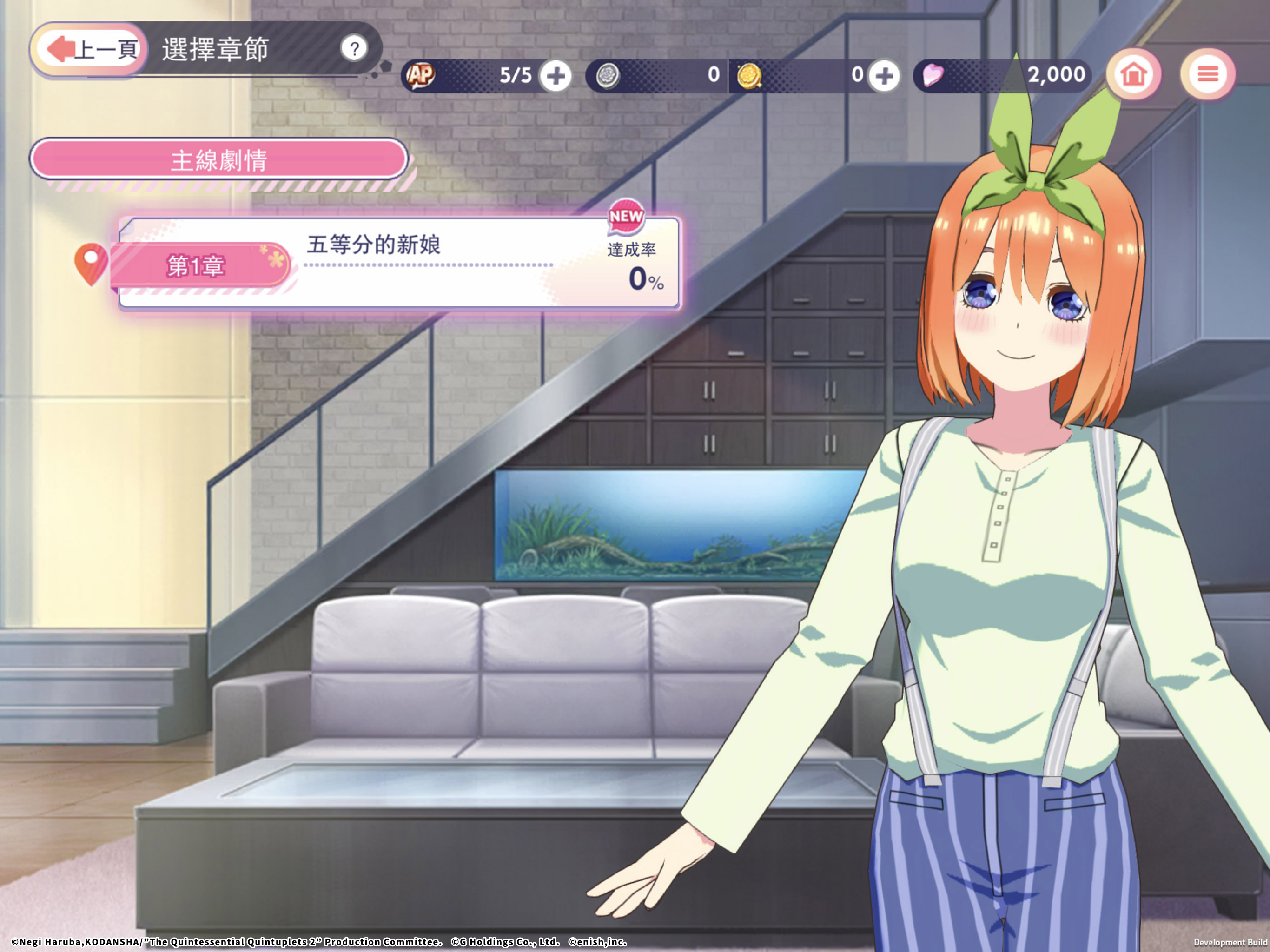Open the hamburger menu icon
Viewport: 1270px width, 952px height.
pos(1208,73)
